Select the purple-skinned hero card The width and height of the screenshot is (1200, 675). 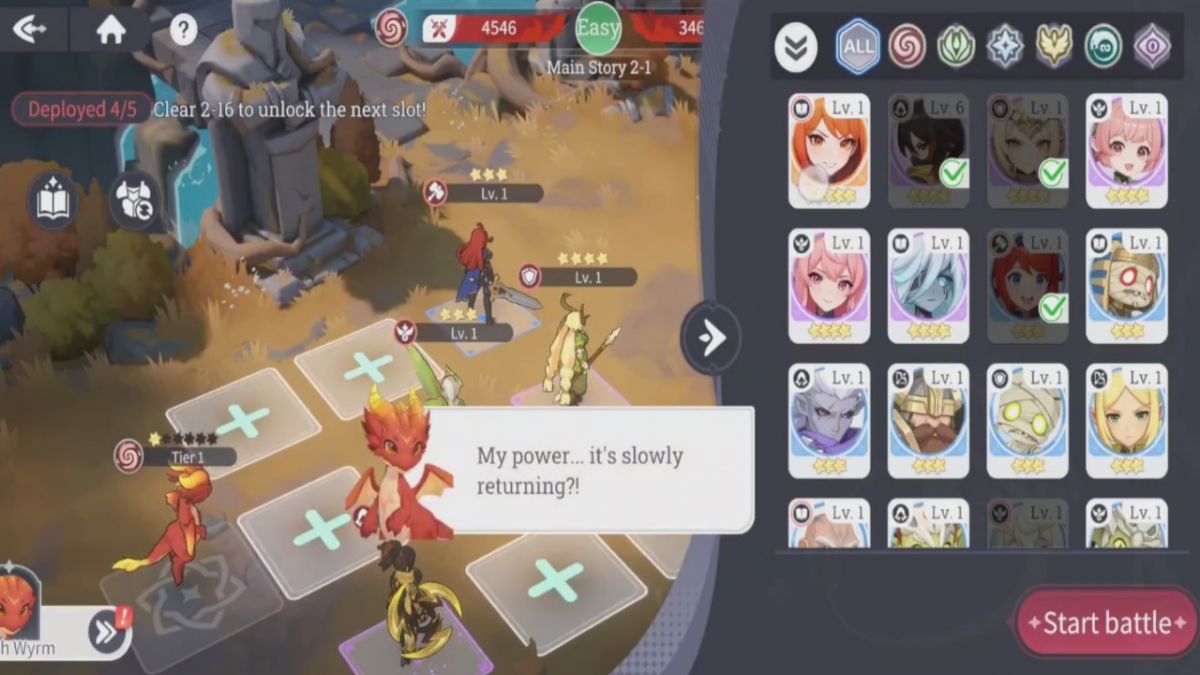click(829, 421)
